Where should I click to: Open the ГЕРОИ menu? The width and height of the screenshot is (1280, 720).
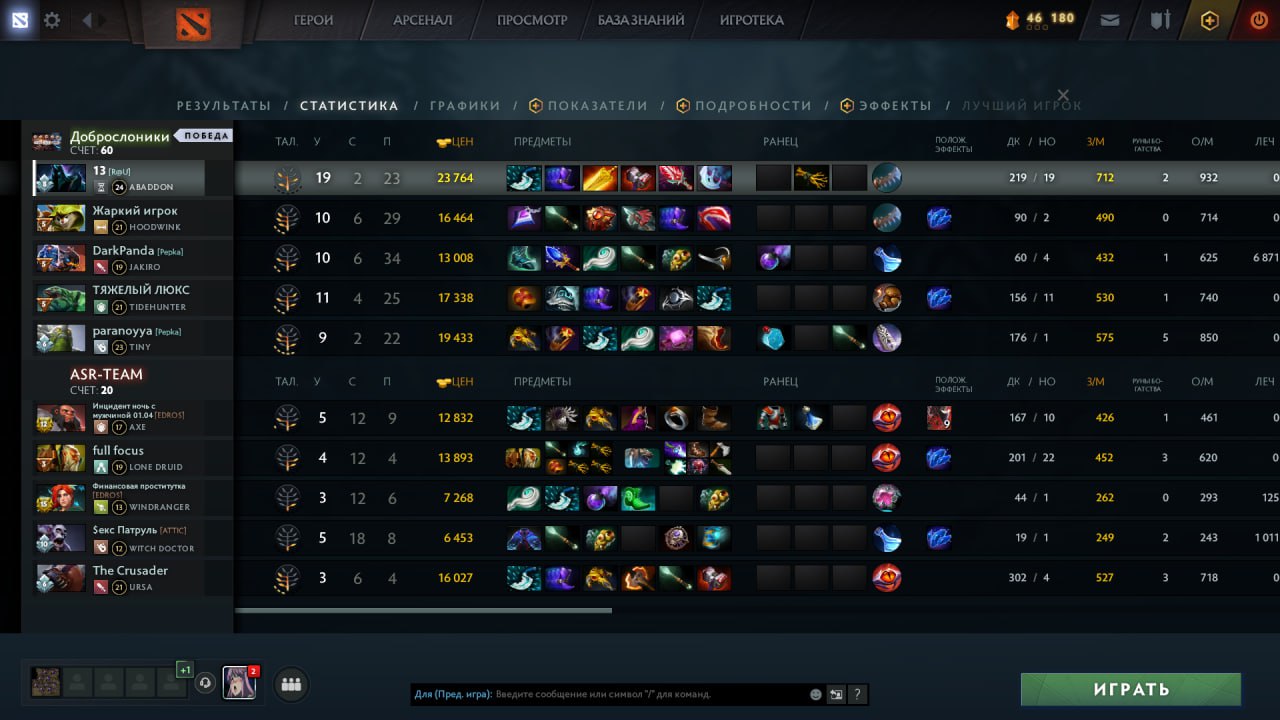pos(313,20)
